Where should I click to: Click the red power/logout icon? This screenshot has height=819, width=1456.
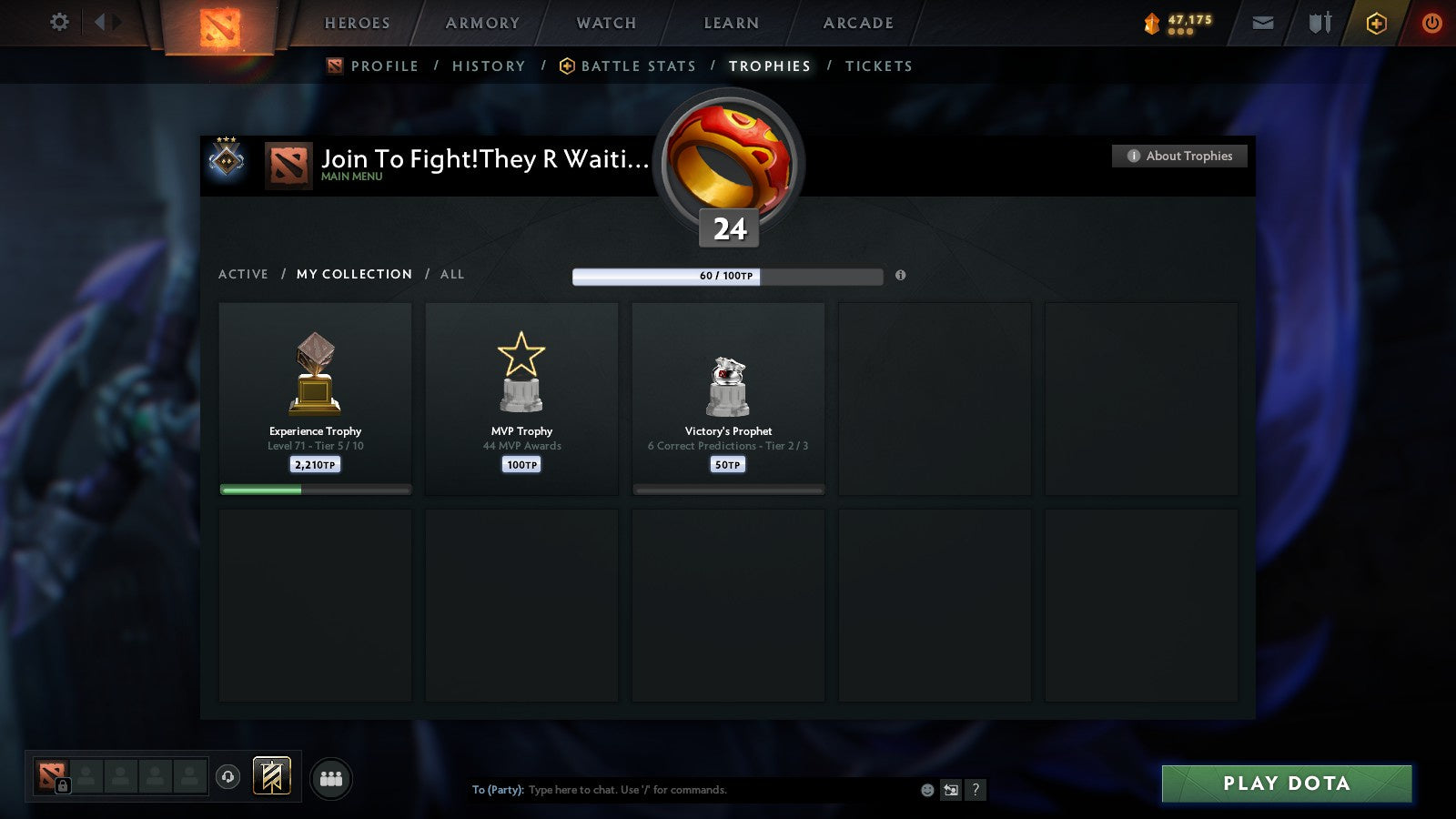(x=1431, y=24)
